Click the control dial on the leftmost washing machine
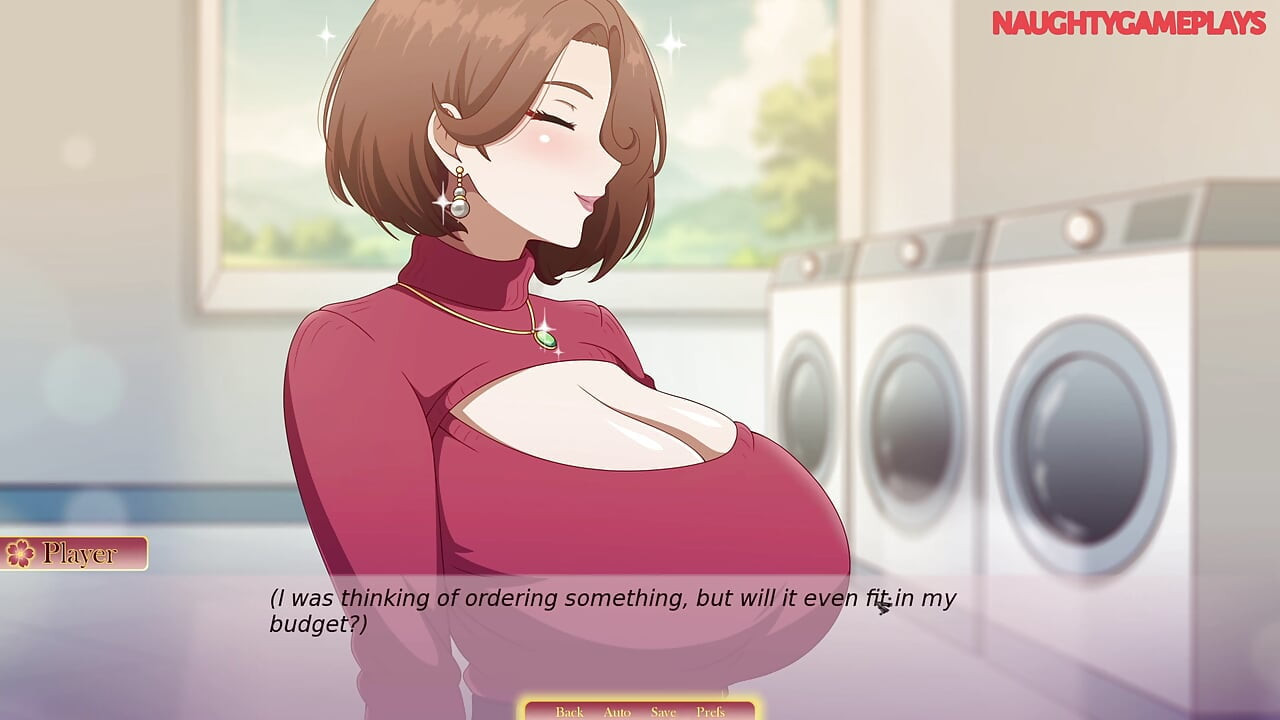The image size is (1280, 720). point(812,265)
